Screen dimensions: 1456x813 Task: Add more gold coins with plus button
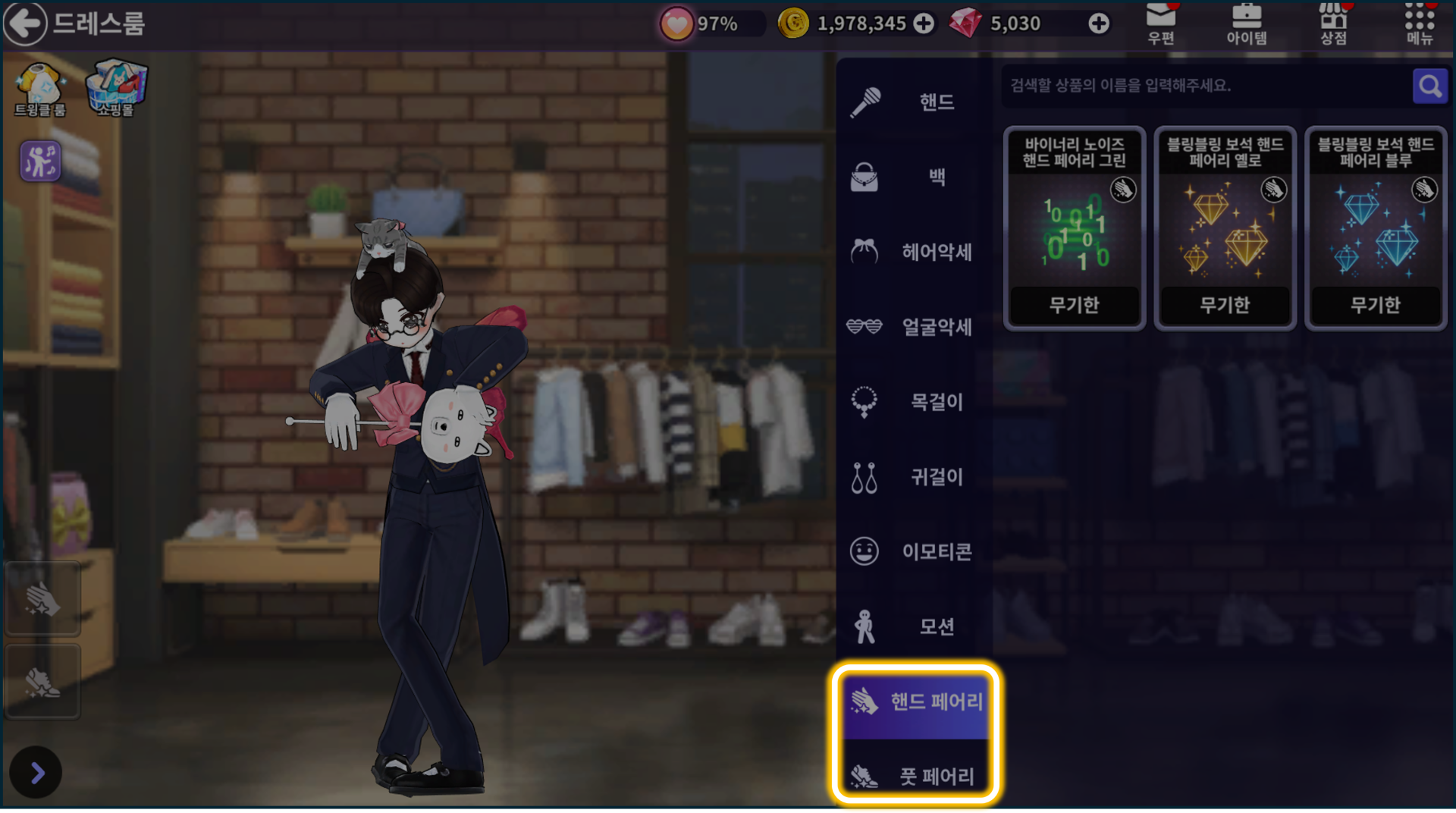(924, 24)
